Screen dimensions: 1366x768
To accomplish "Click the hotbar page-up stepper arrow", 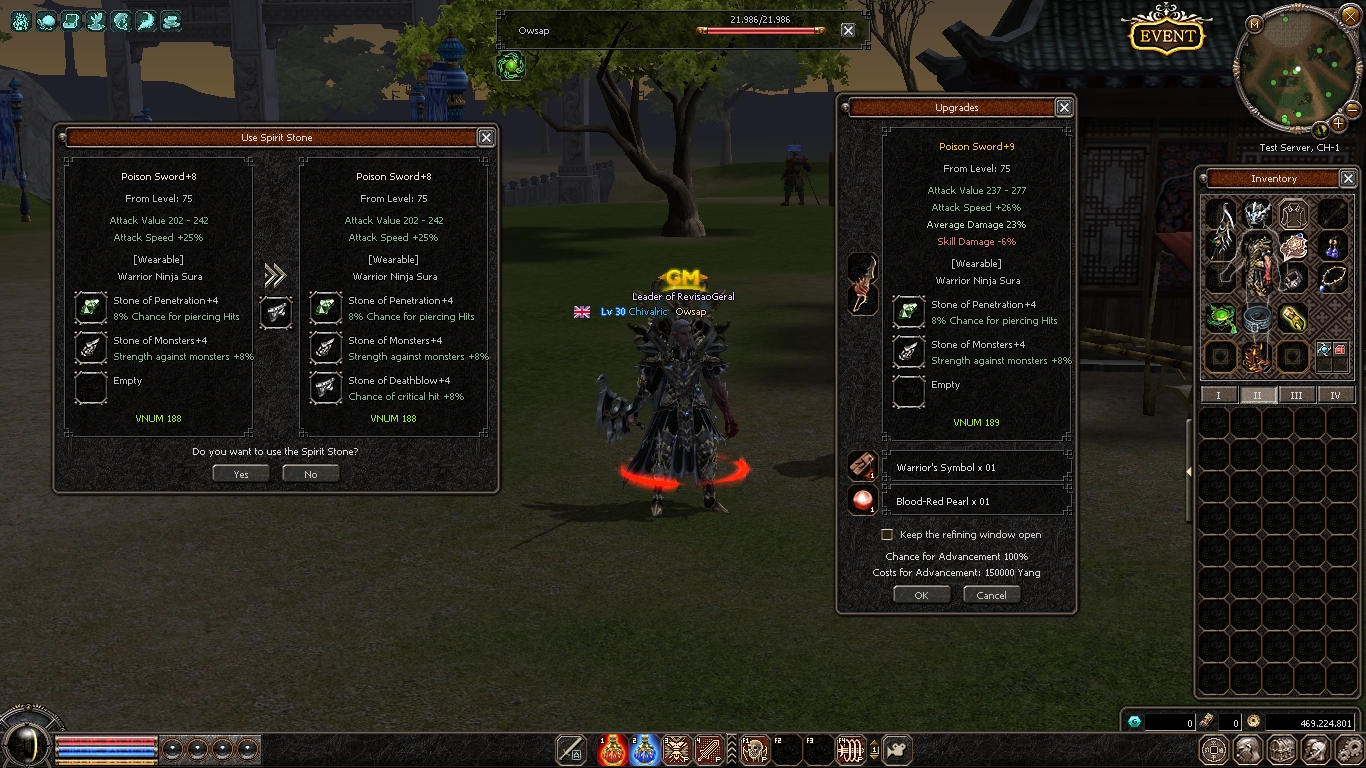I will coord(874,743).
